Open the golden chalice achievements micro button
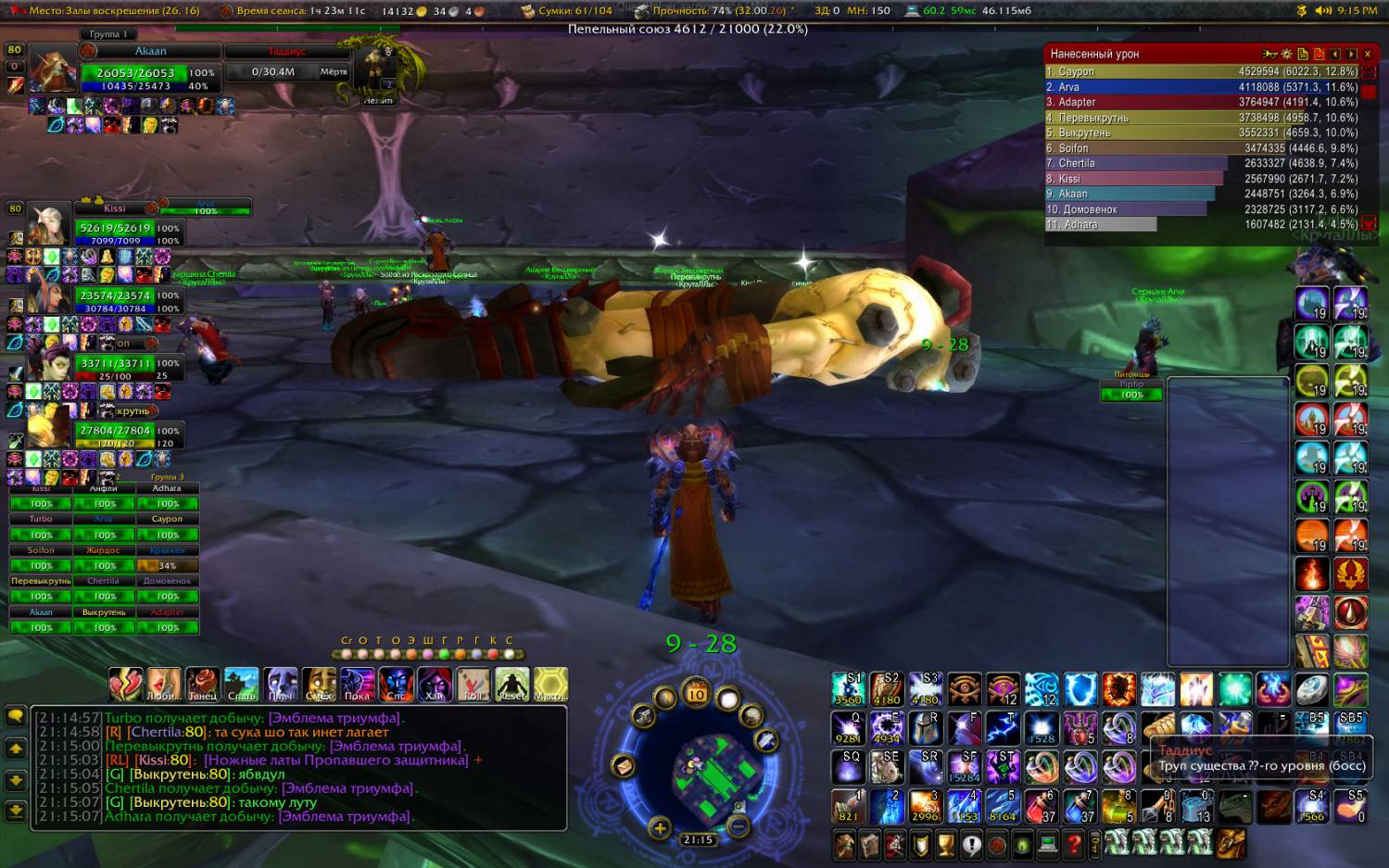The image size is (1389, 868). click(x=945, y=844)
